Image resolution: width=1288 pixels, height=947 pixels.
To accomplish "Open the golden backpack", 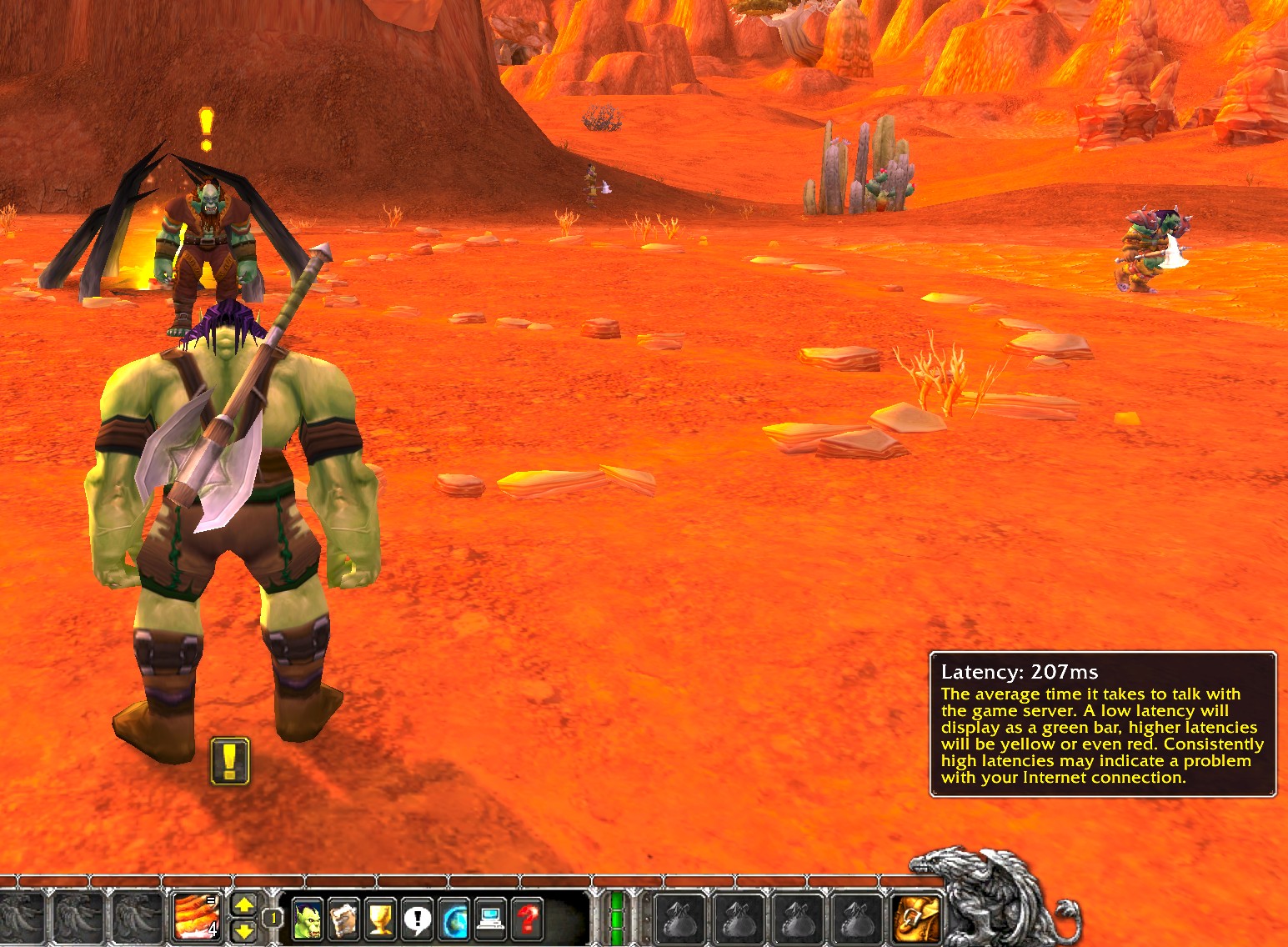I will tap(915, 918).
